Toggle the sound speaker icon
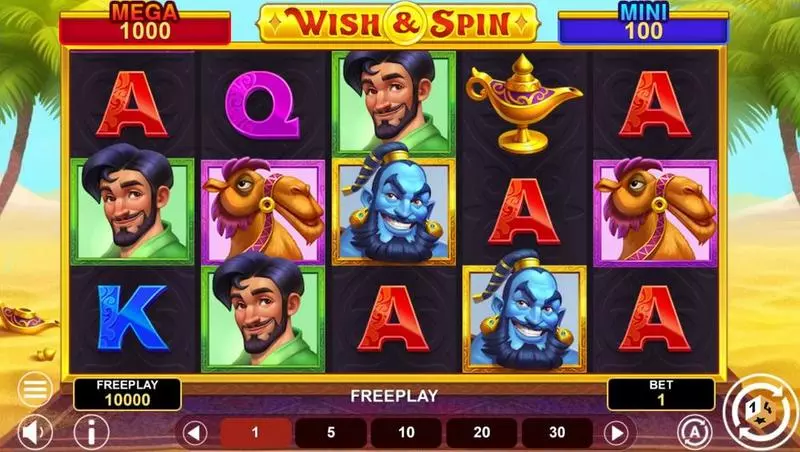This screenshot has height=452, width=800. tap(36, 431)
